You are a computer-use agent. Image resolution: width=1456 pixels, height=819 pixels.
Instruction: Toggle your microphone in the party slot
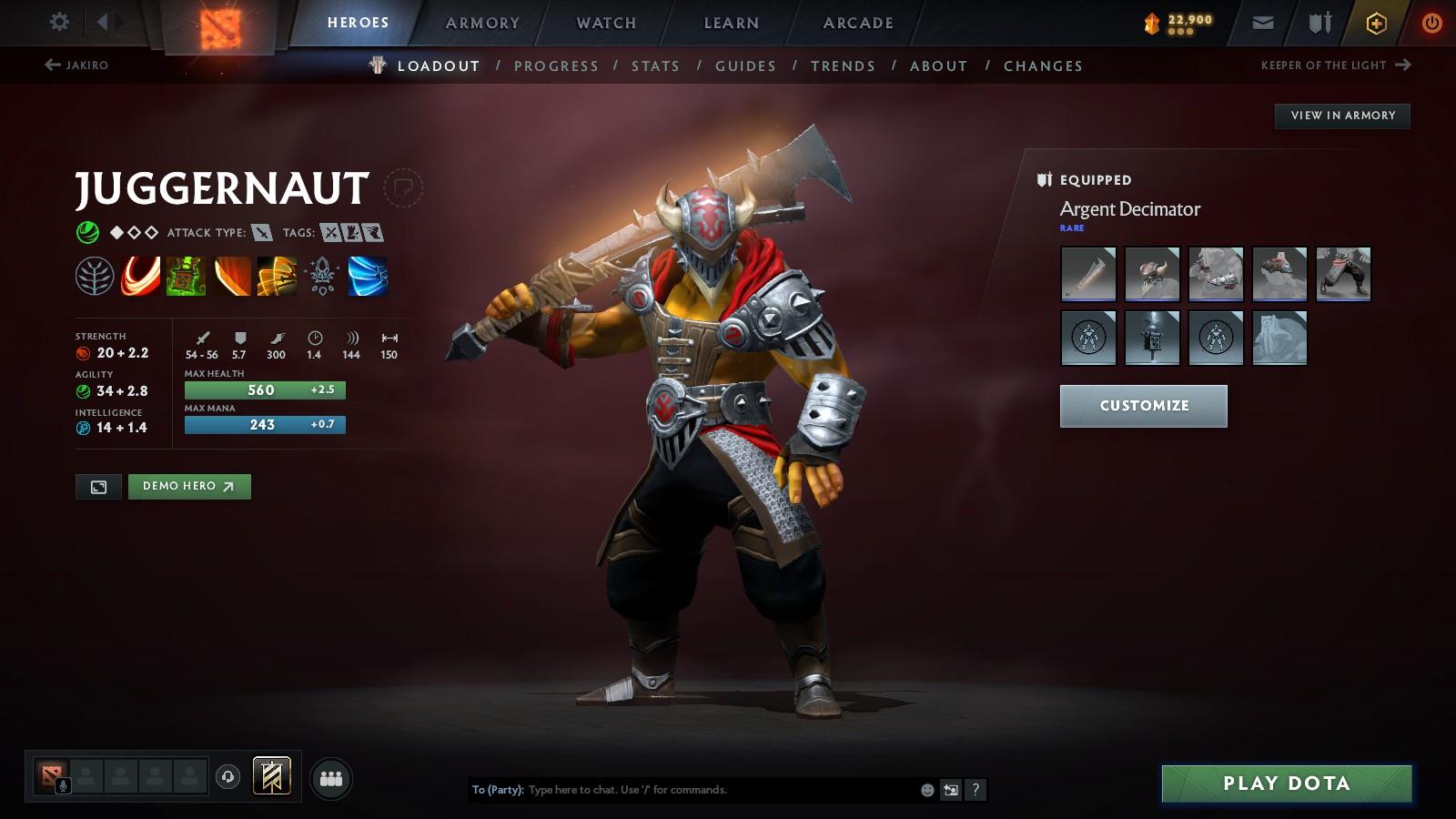62,784
